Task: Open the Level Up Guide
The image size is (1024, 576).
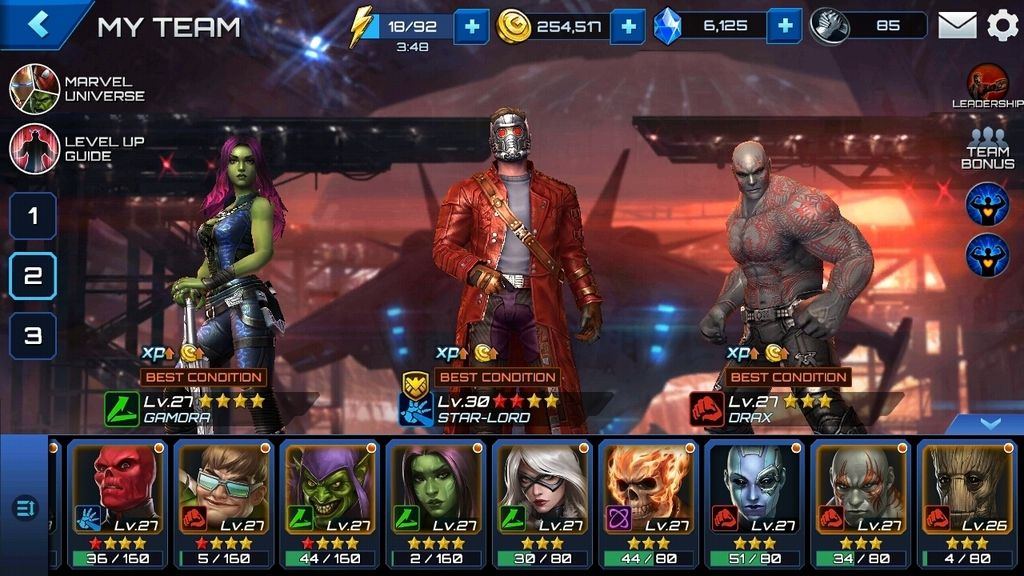Action: (34, 149)
